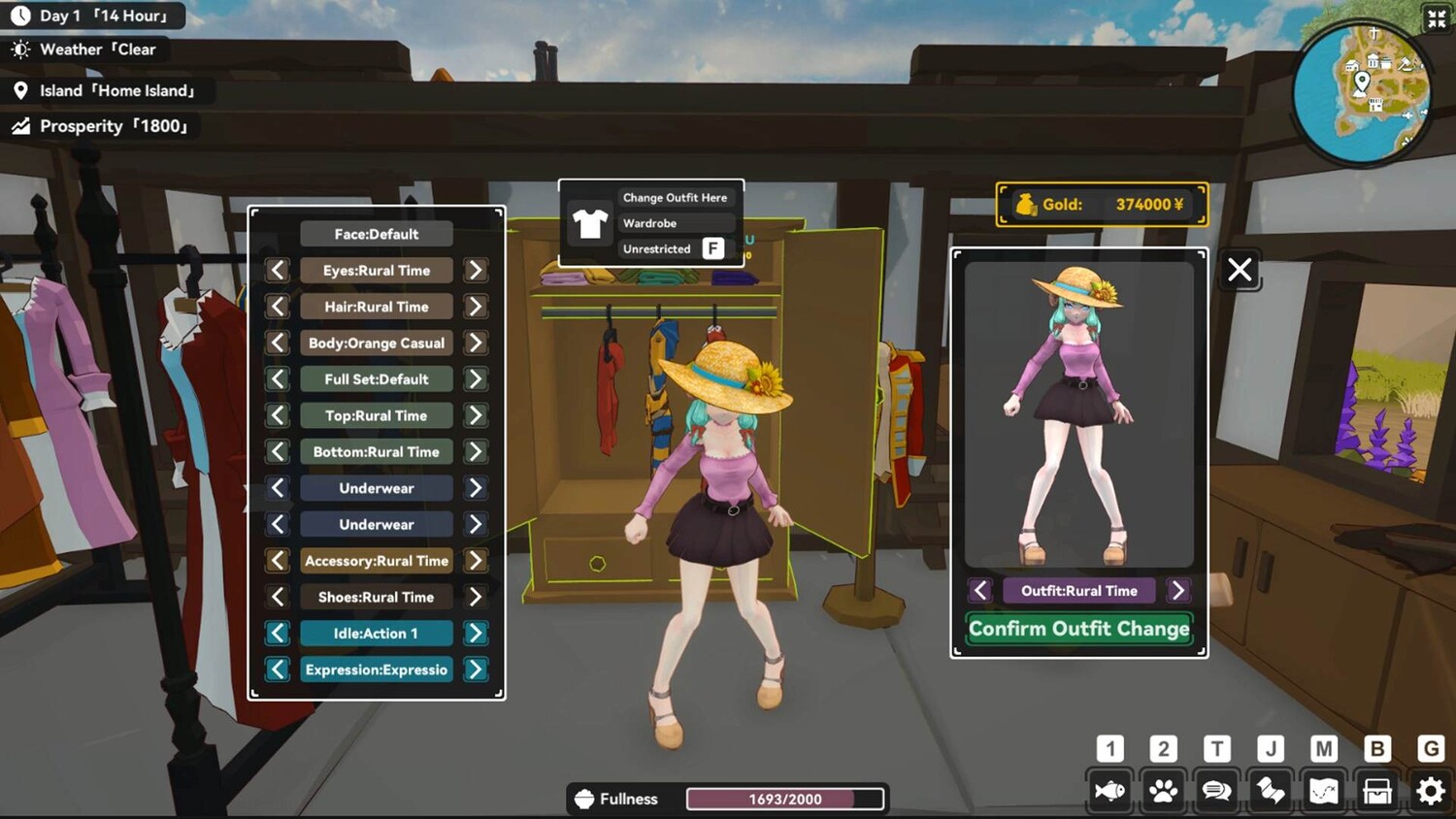Choose the next Eyes style
This screenshot has height=819, width=1456.
(476, 271)
